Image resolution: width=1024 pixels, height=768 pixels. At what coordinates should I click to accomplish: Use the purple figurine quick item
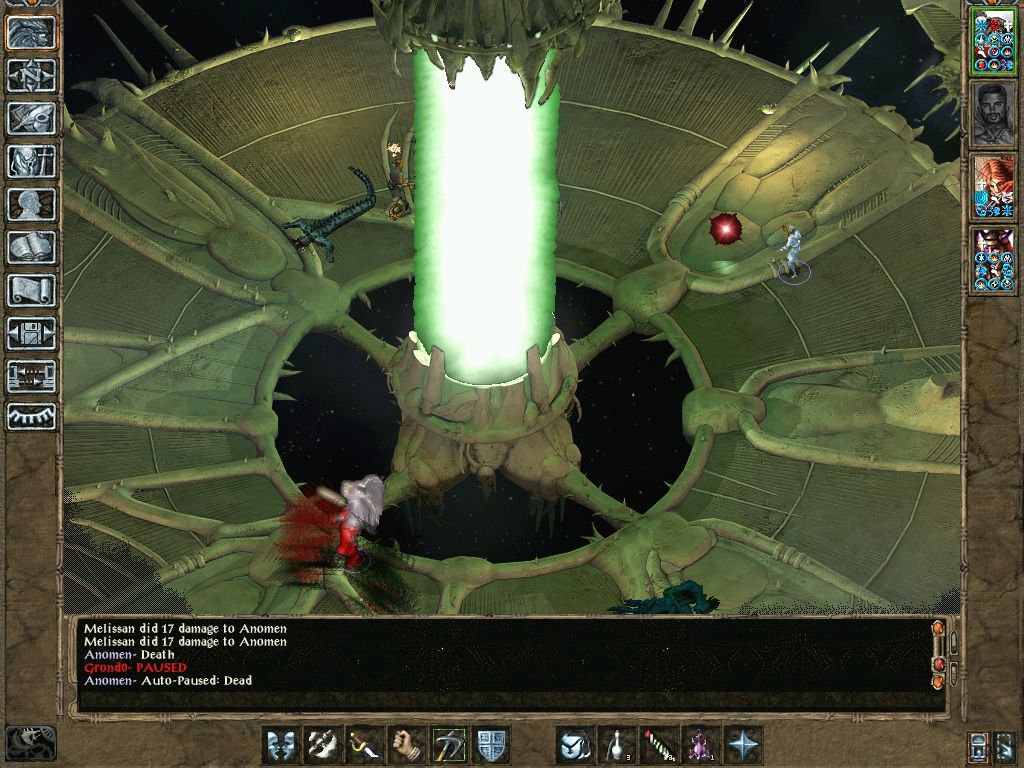(701, 745)
